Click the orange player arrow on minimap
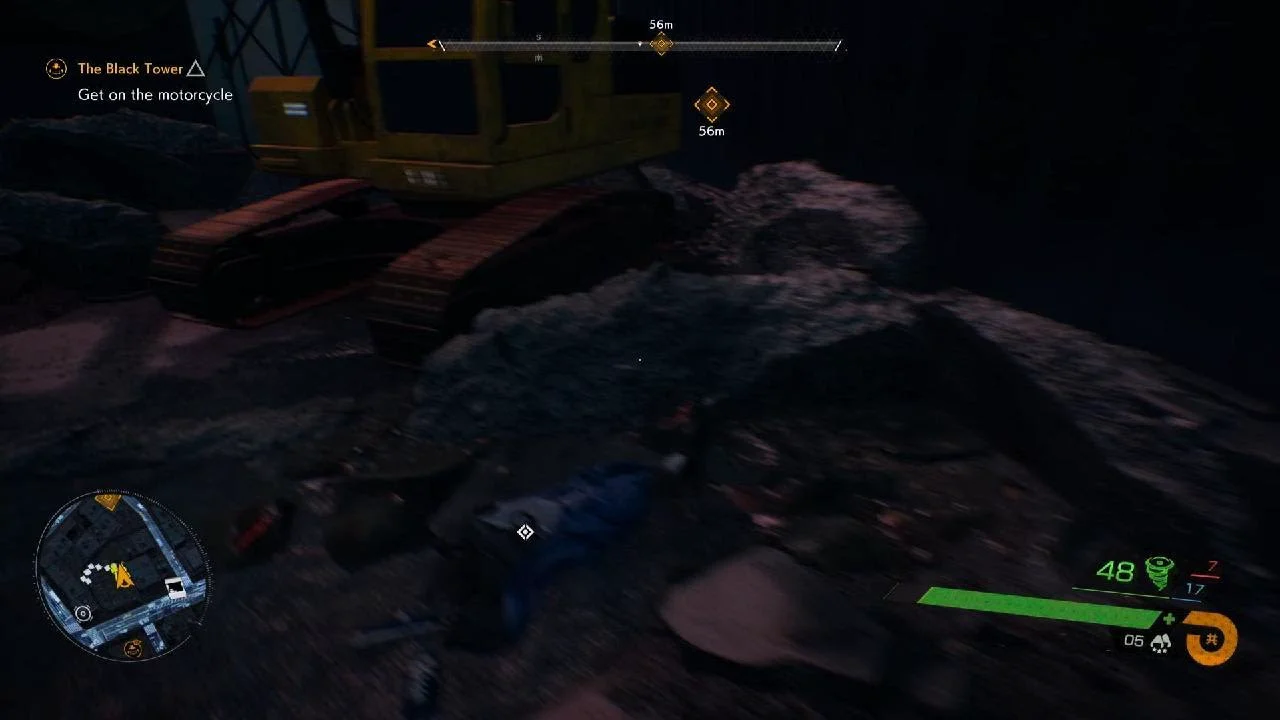This screenshot has width=1280, height=720. tap(125, 574)
